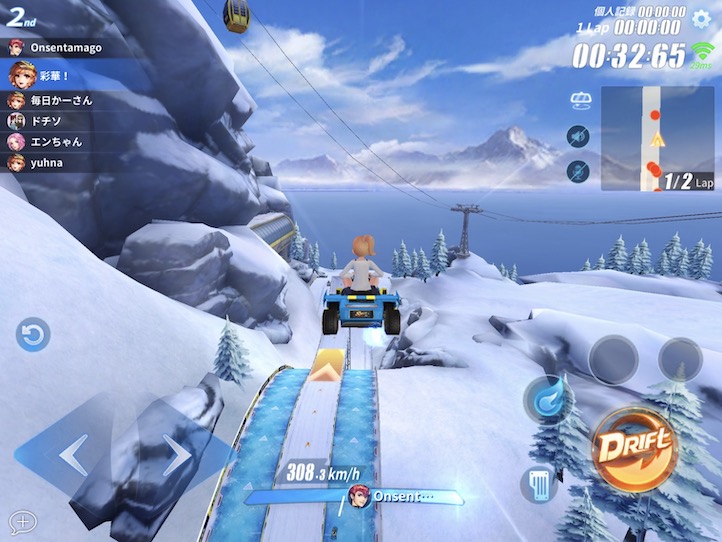Select player yuhna in the ranking list

tap(45, 161)
